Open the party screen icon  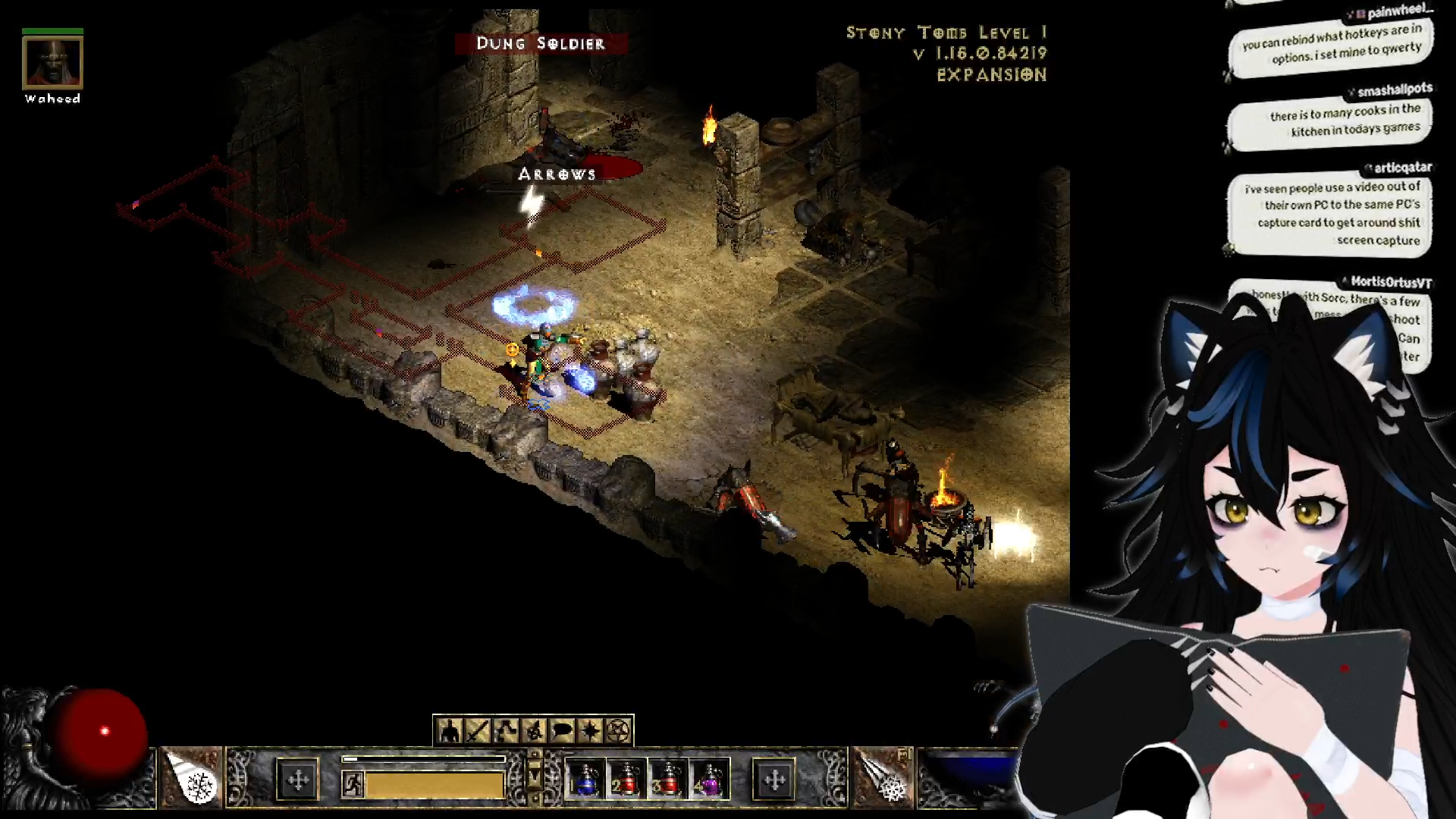coord(534,731)
